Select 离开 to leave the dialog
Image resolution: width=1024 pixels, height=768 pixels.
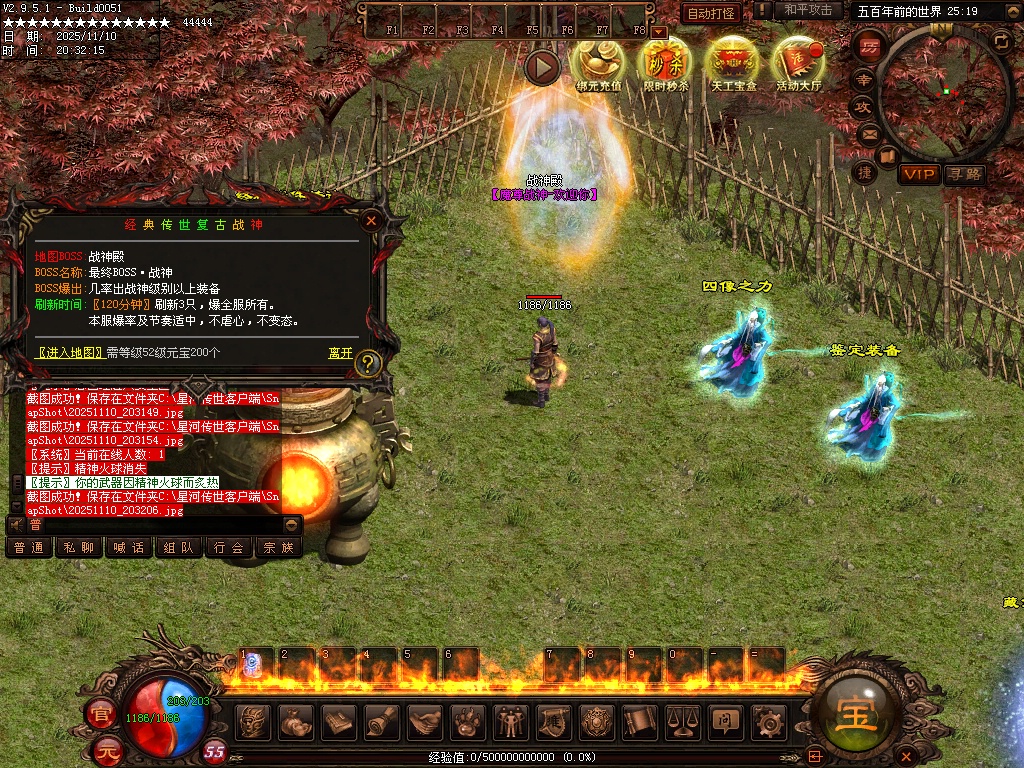point(340,353)
